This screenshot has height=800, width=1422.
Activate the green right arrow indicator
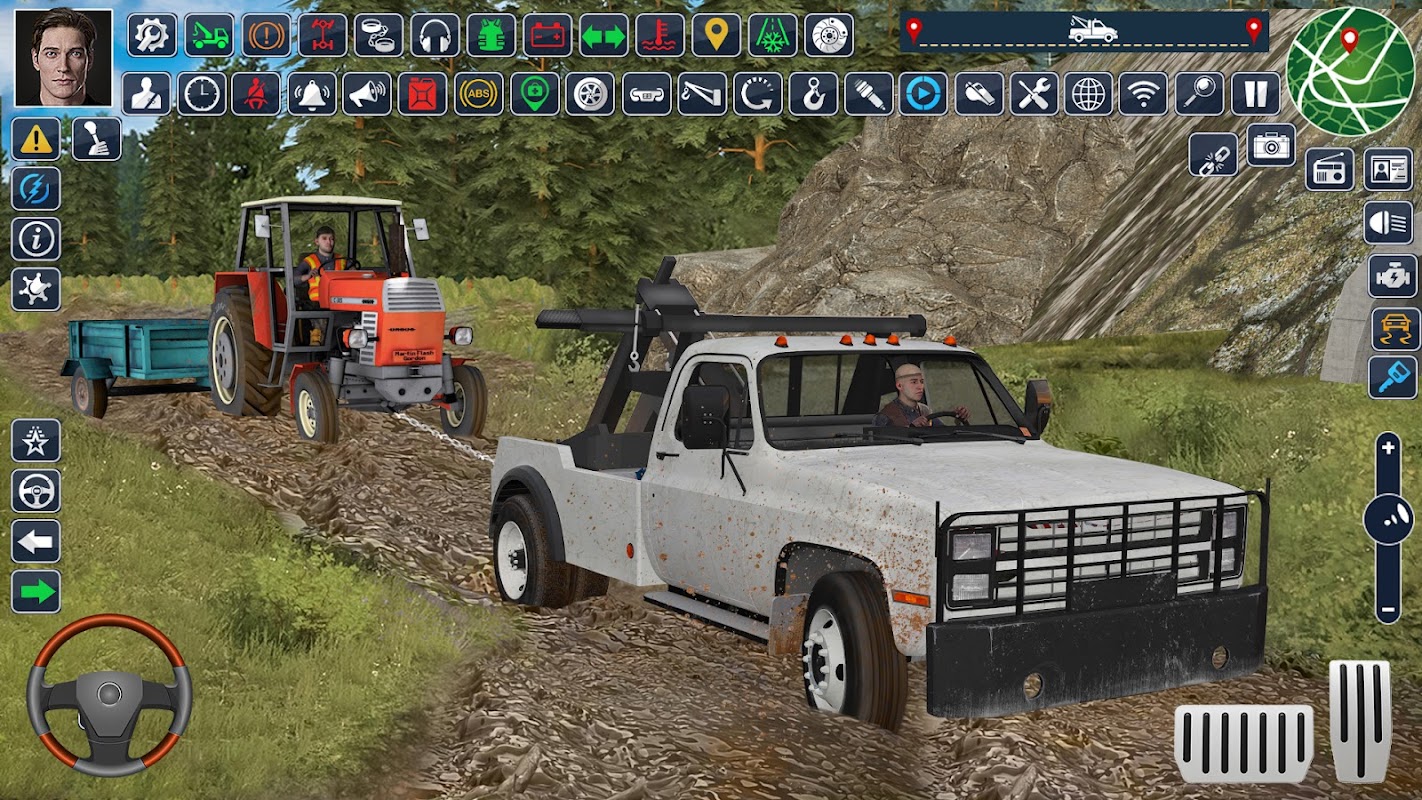36,592
